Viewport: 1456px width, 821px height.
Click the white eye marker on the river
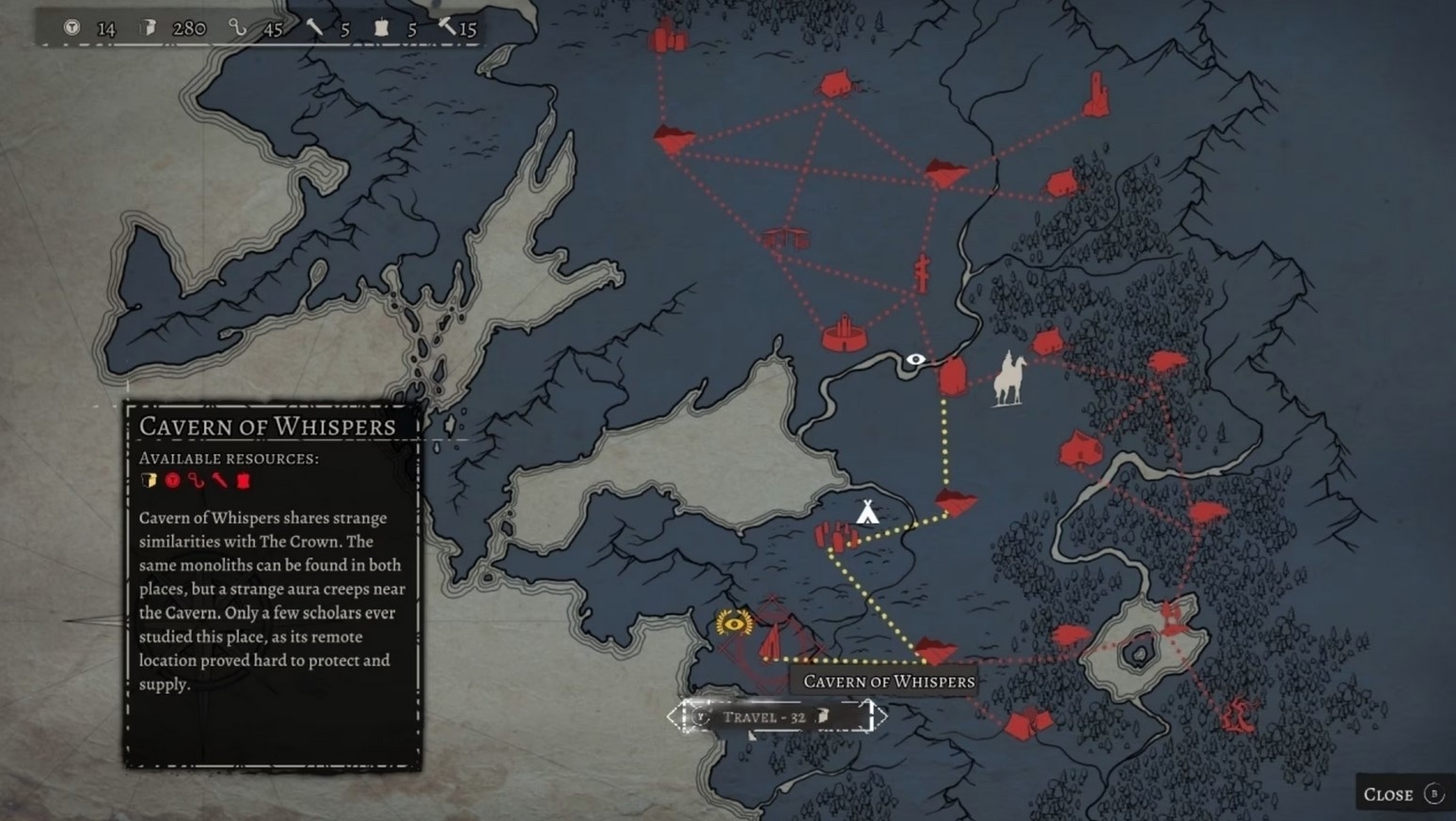pyautogui.click(x=915, y=359)
